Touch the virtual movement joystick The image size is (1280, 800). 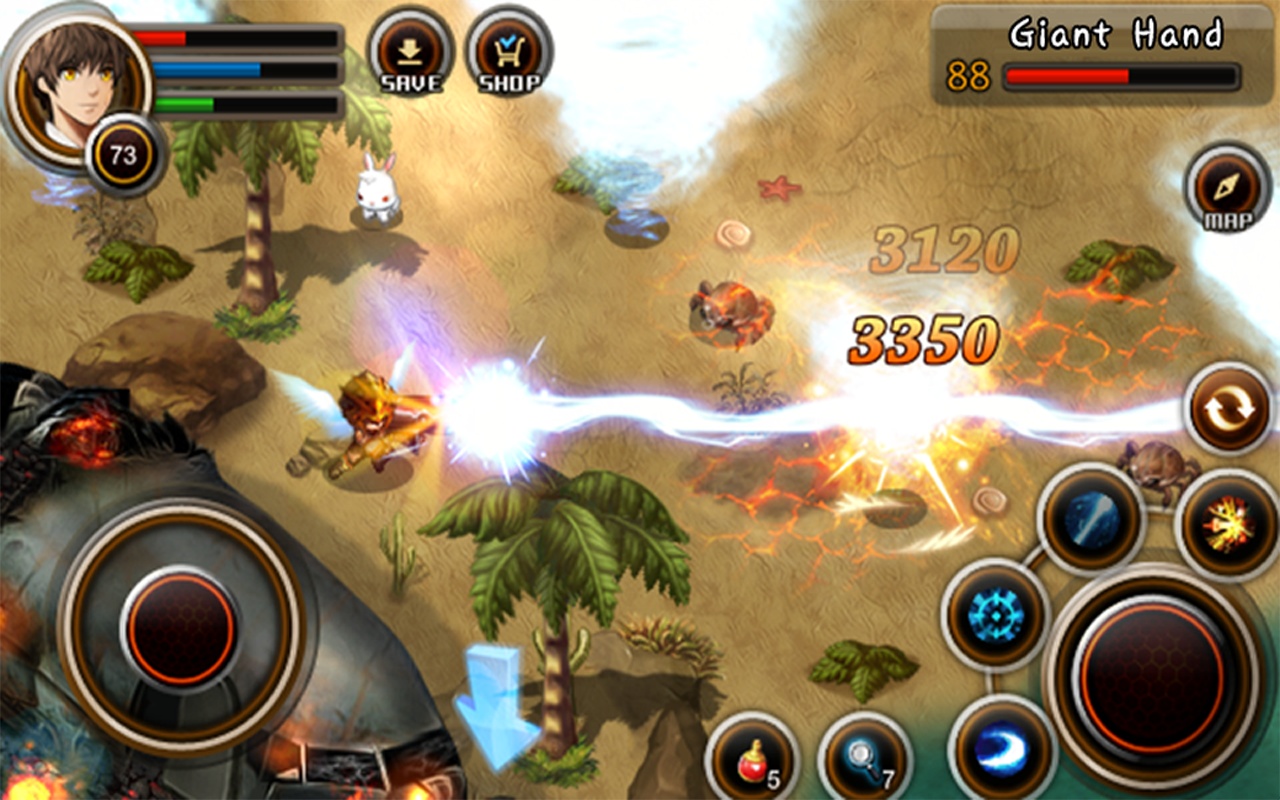(x=181, y=628)
